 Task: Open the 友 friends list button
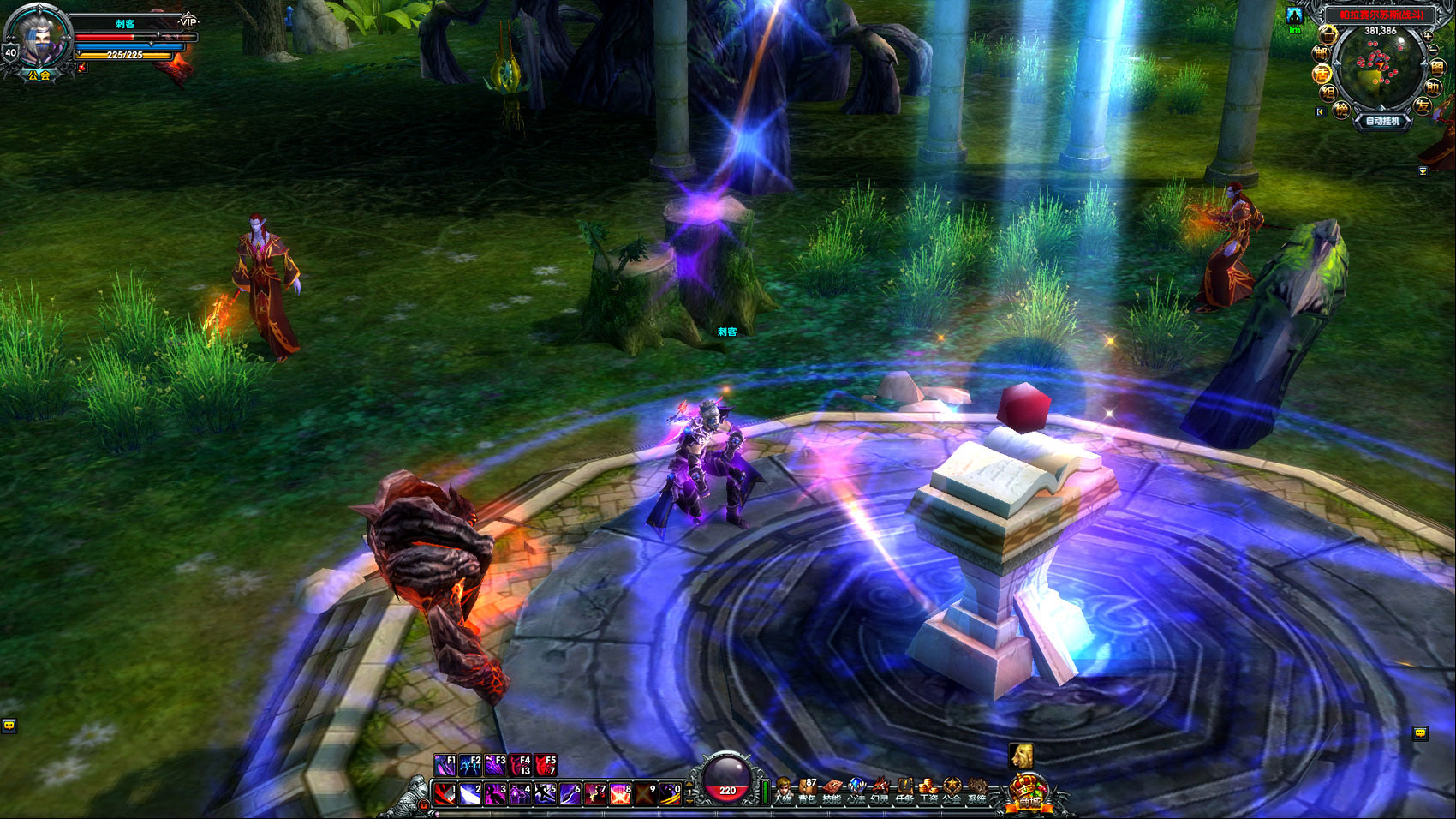tap(1423, 106)
